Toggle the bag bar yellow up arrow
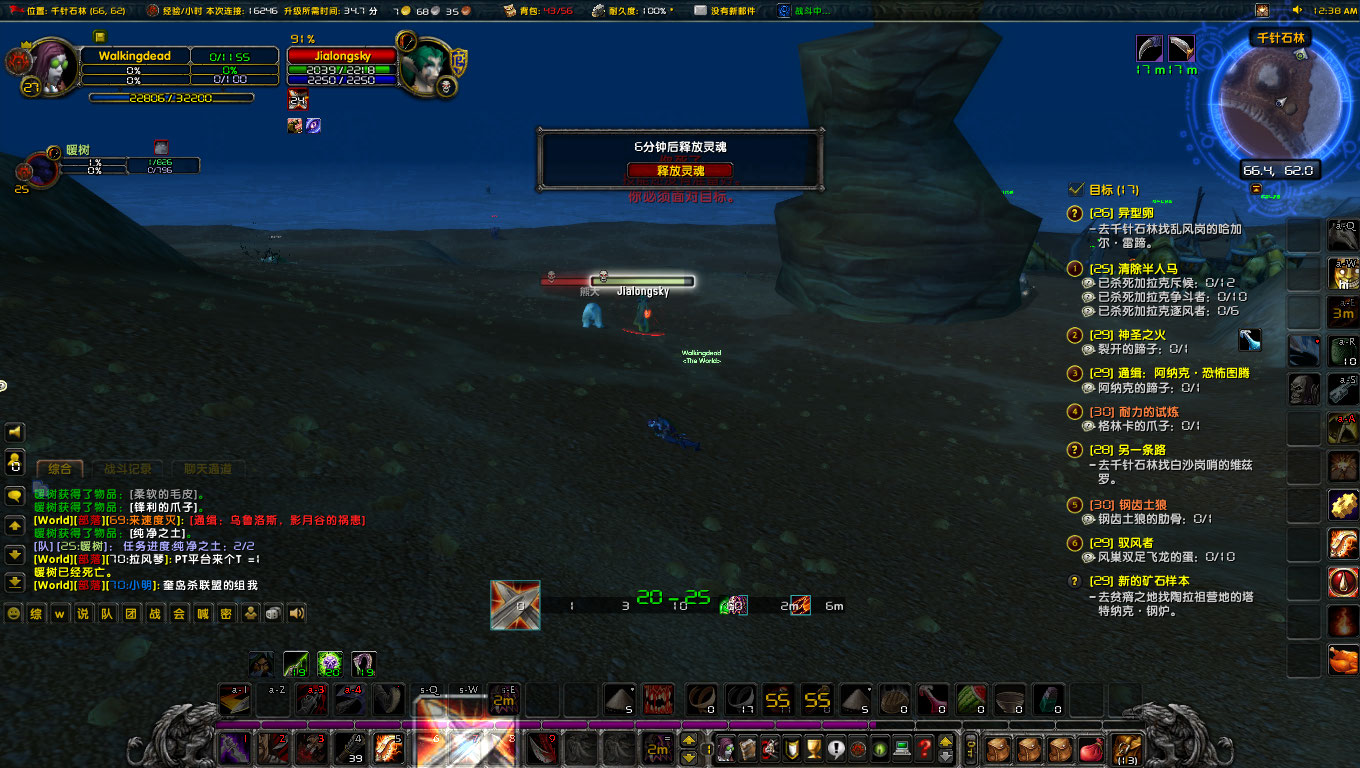This screenshot has width=1360, height=768. [946, 743]
